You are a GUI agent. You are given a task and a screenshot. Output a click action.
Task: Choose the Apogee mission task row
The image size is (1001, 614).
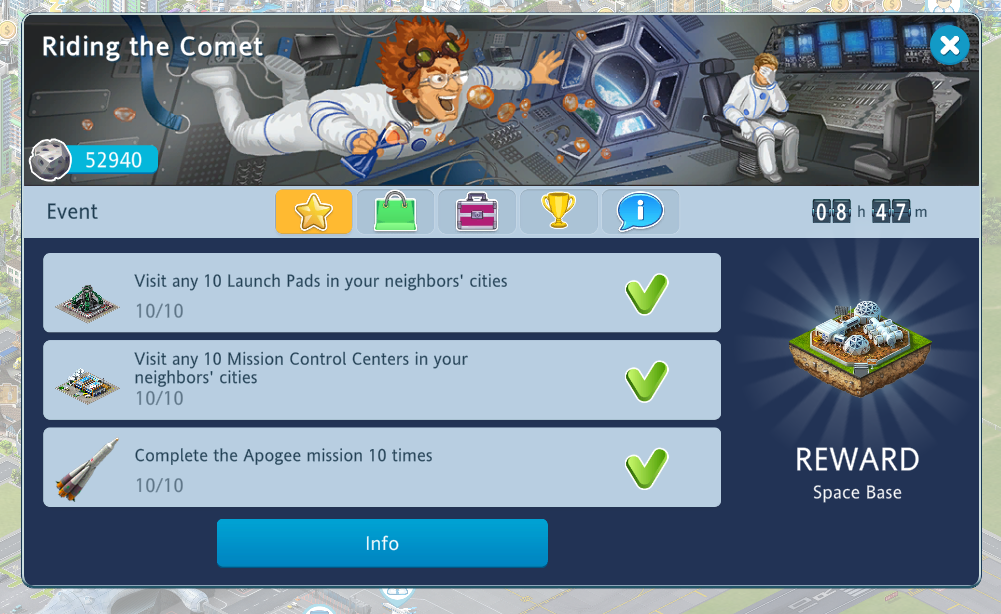click(x=381, y=467)
